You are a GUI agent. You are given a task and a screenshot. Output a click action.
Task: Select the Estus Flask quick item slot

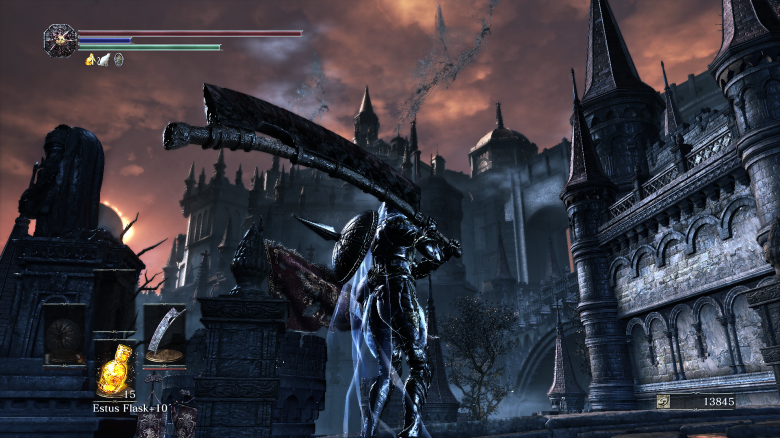point(114,369)
